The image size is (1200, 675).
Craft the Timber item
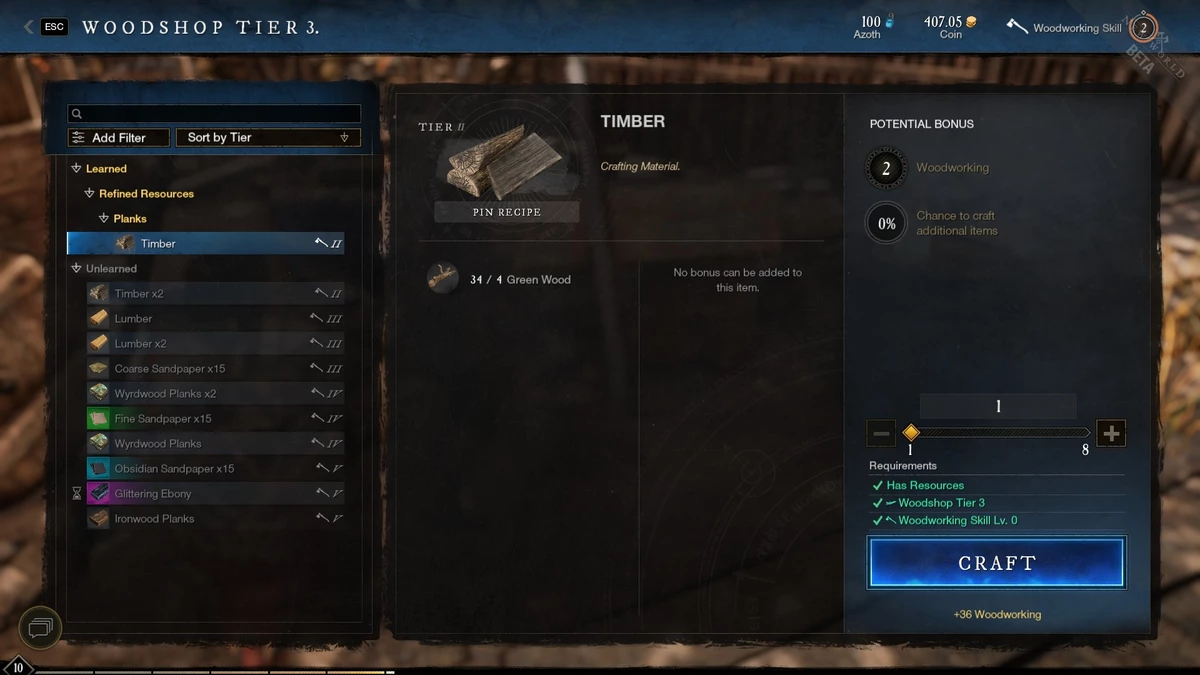996,563
